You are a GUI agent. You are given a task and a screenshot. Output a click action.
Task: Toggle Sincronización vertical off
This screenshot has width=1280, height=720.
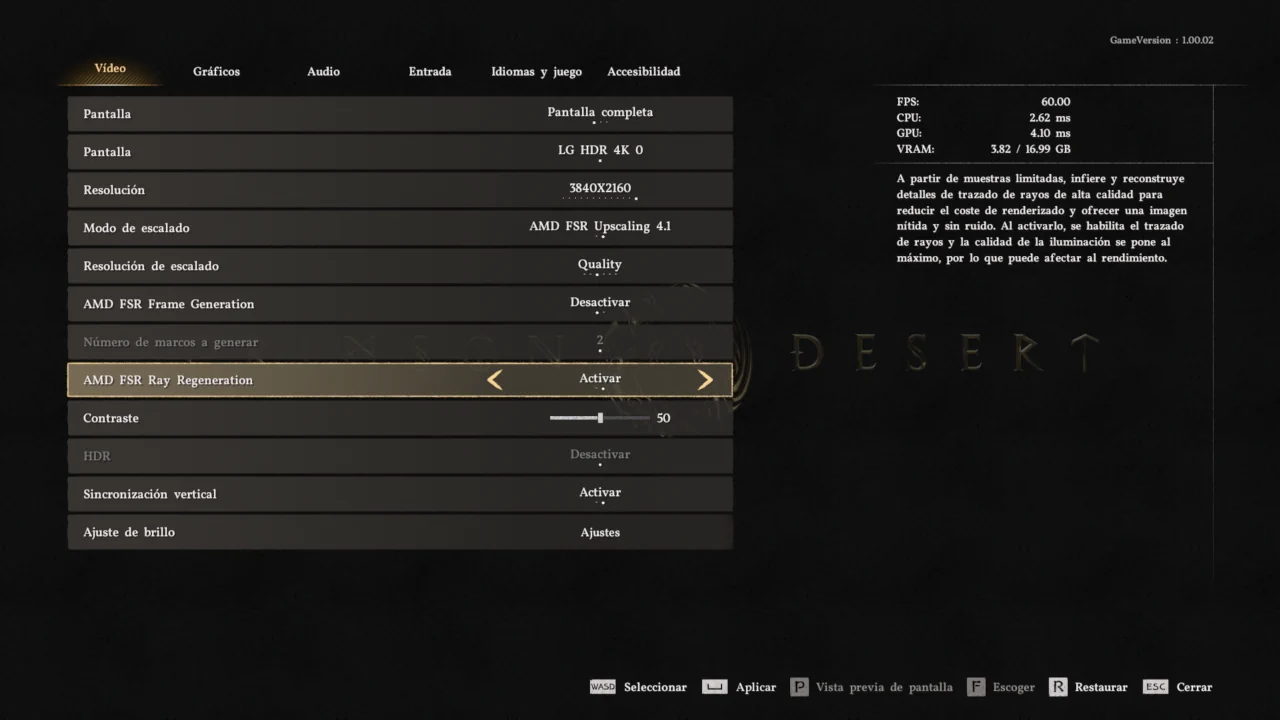(600, 492)
